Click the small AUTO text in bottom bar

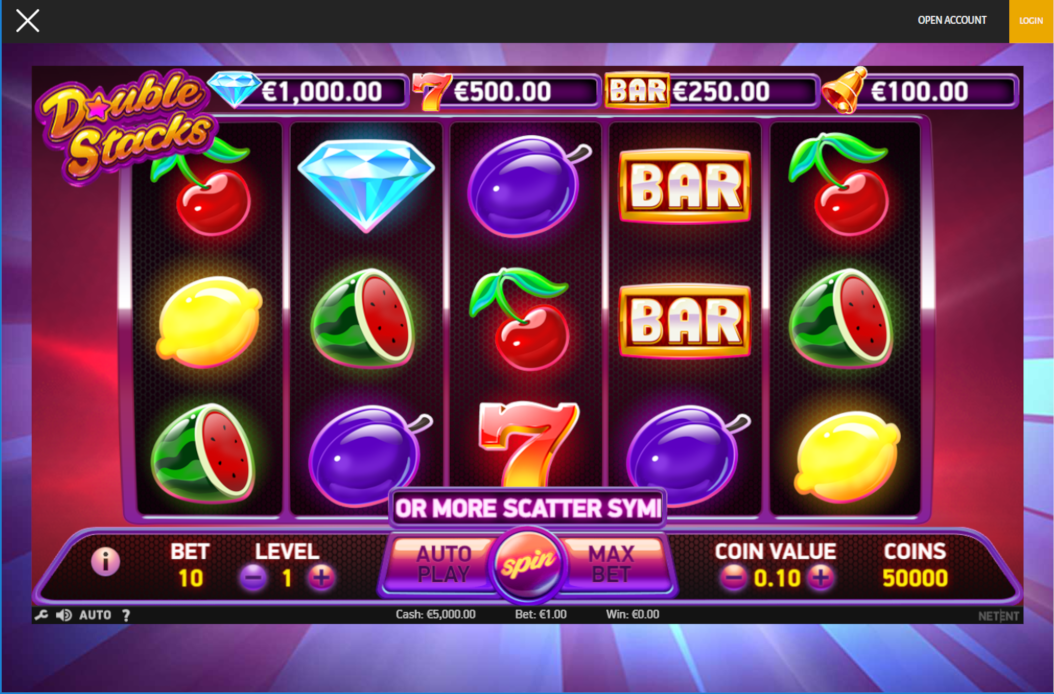(x=95, y=615)
